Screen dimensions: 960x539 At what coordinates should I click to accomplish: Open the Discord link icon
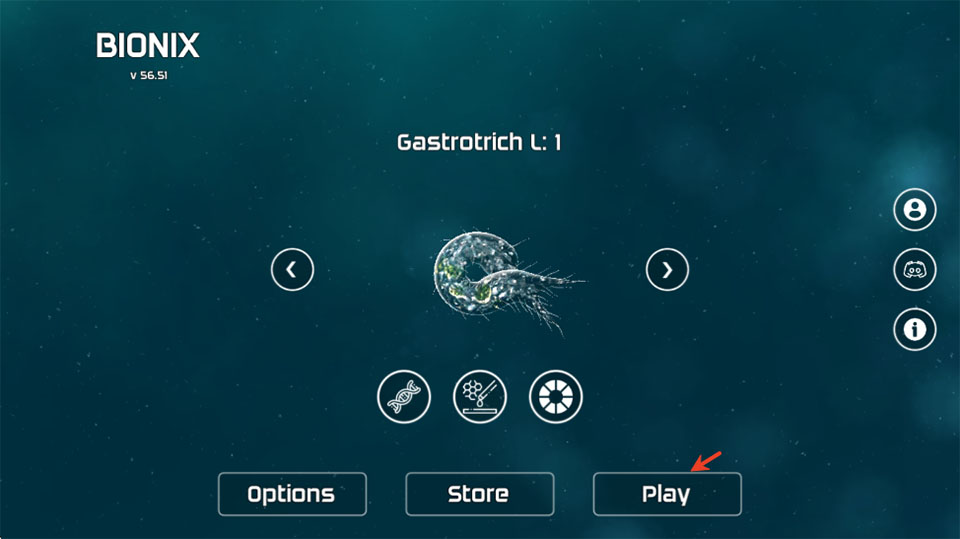coord(914,270)
